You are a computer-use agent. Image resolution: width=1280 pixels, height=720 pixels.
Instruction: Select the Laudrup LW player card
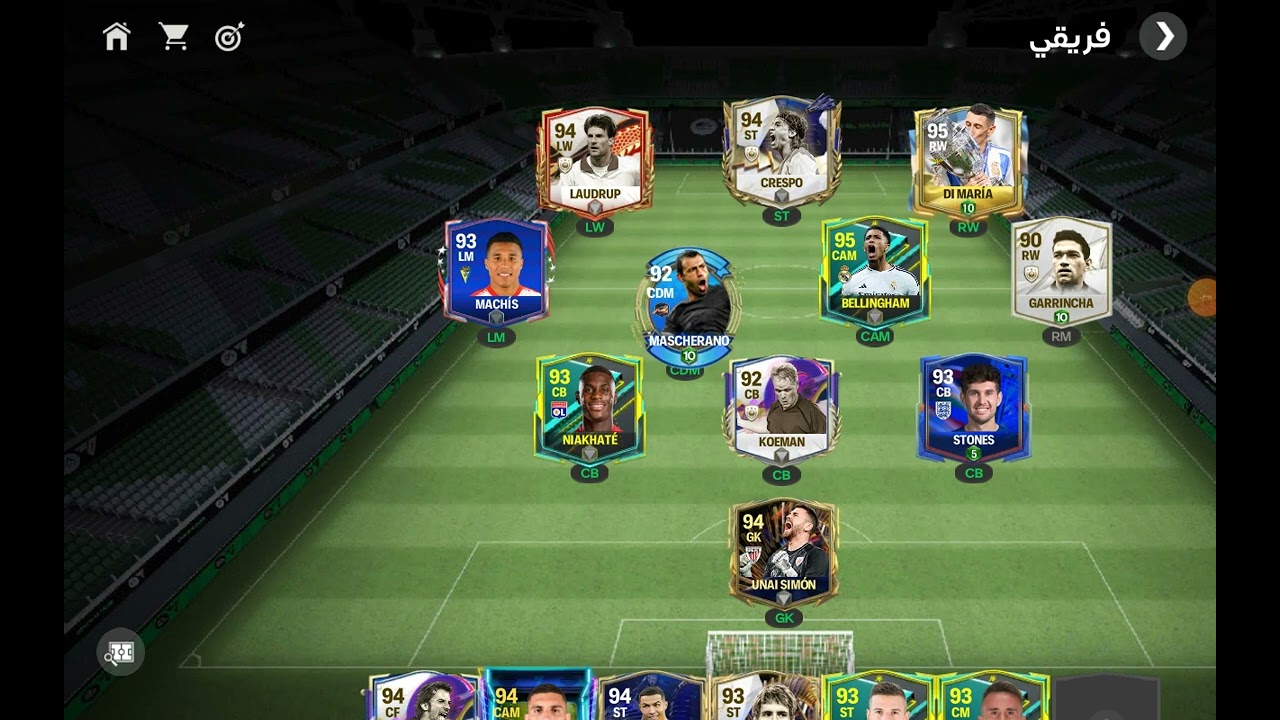click(595, 162)
